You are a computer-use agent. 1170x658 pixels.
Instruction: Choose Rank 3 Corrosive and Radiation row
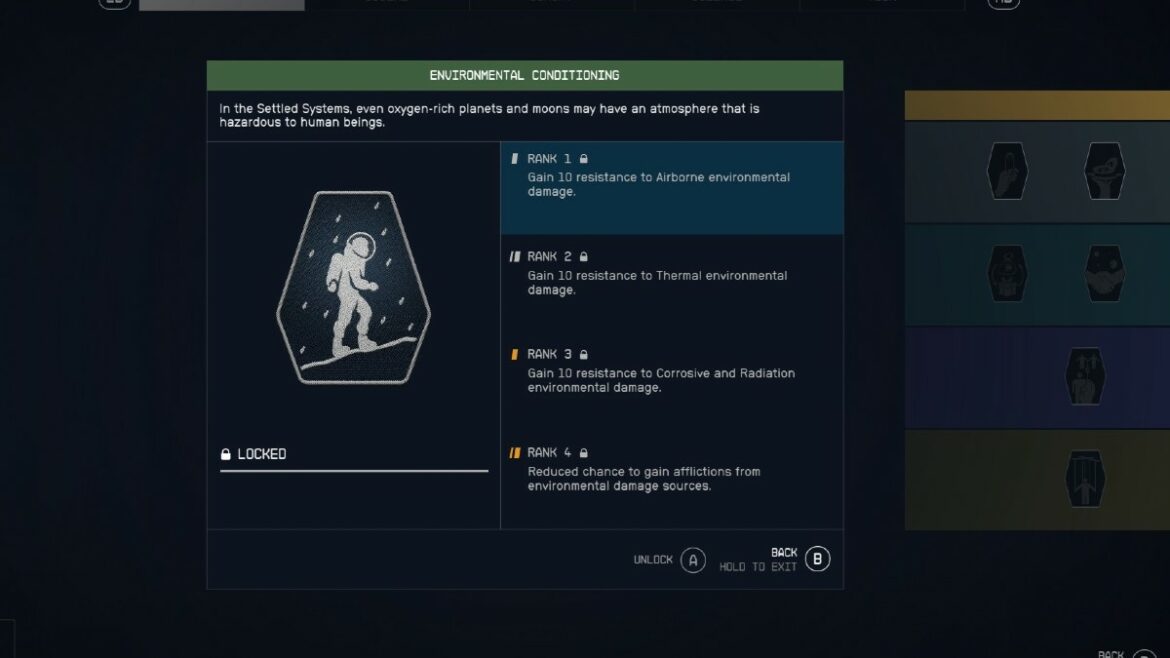(671, 372)
